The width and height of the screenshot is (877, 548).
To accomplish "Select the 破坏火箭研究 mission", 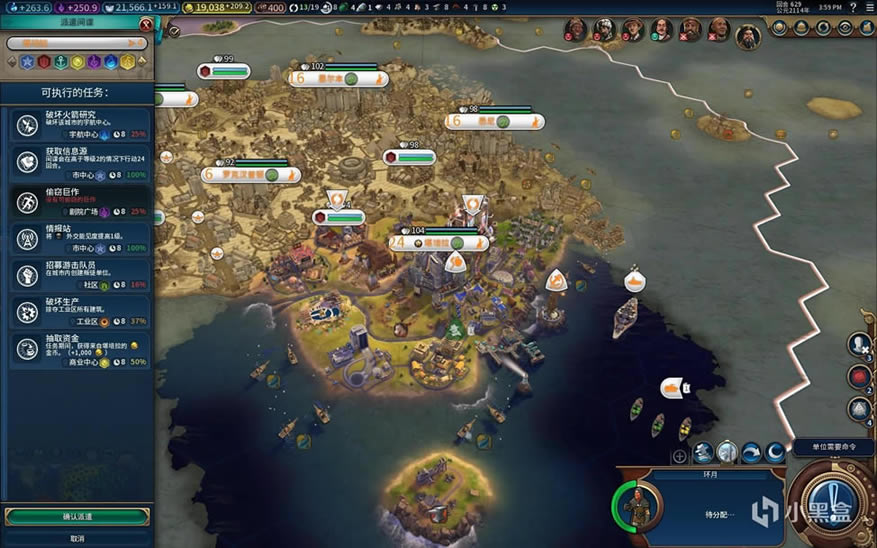I will click(x=78, y=124).
